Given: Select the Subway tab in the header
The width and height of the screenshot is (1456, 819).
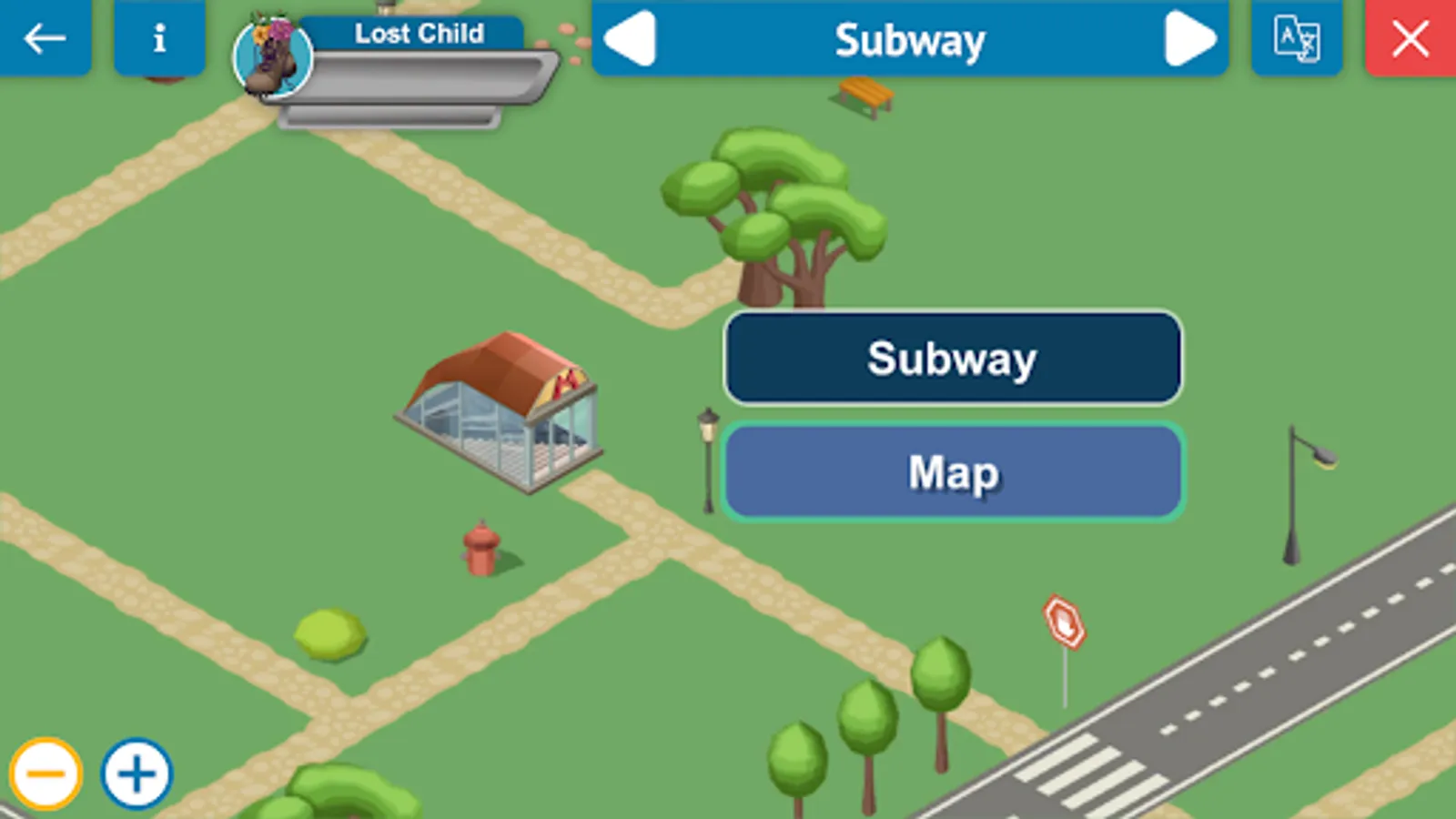Looking at the screenshot, I should 910,38.
